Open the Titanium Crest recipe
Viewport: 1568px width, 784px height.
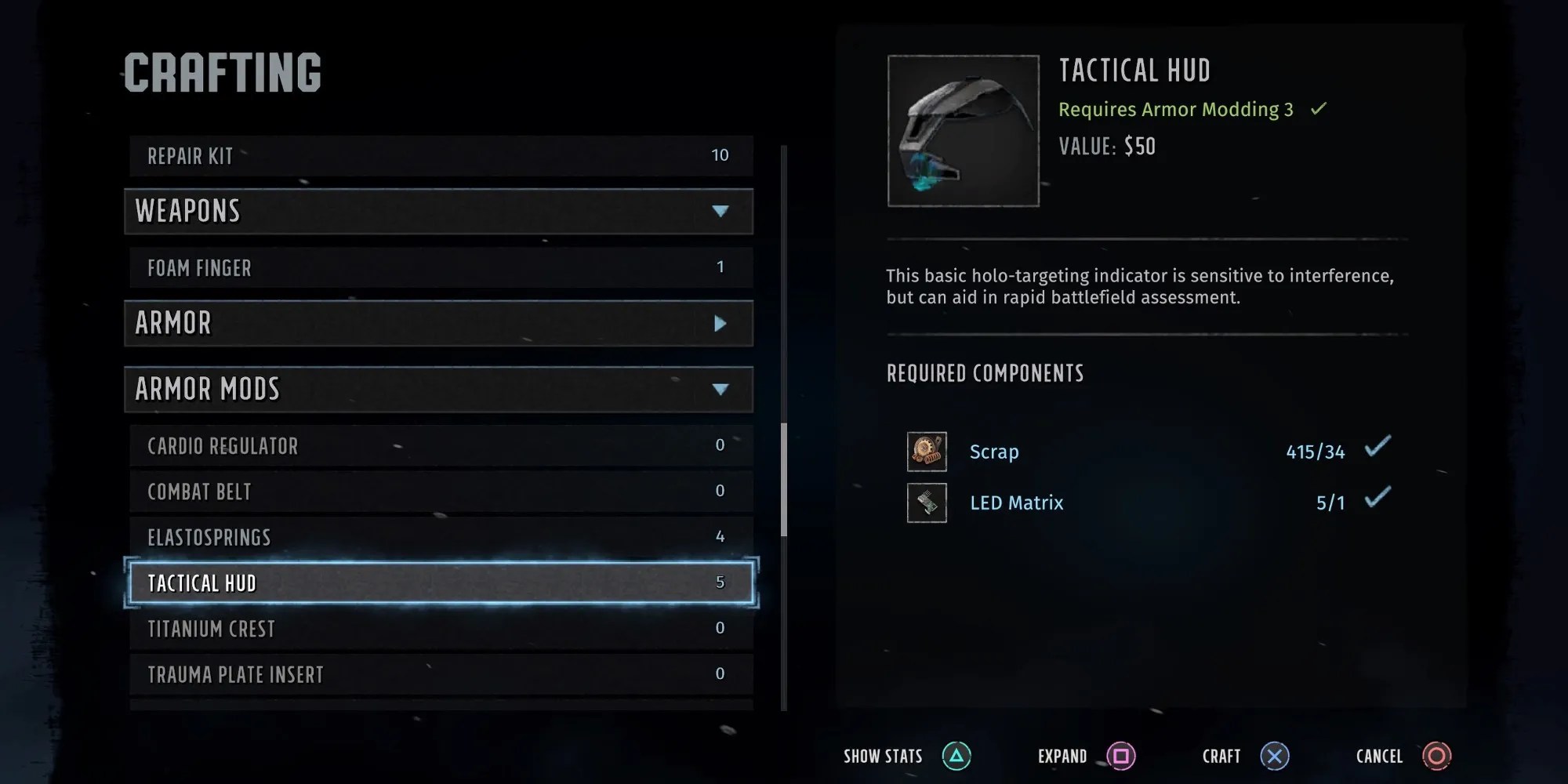pyautogui.click(x=440, y=629)
